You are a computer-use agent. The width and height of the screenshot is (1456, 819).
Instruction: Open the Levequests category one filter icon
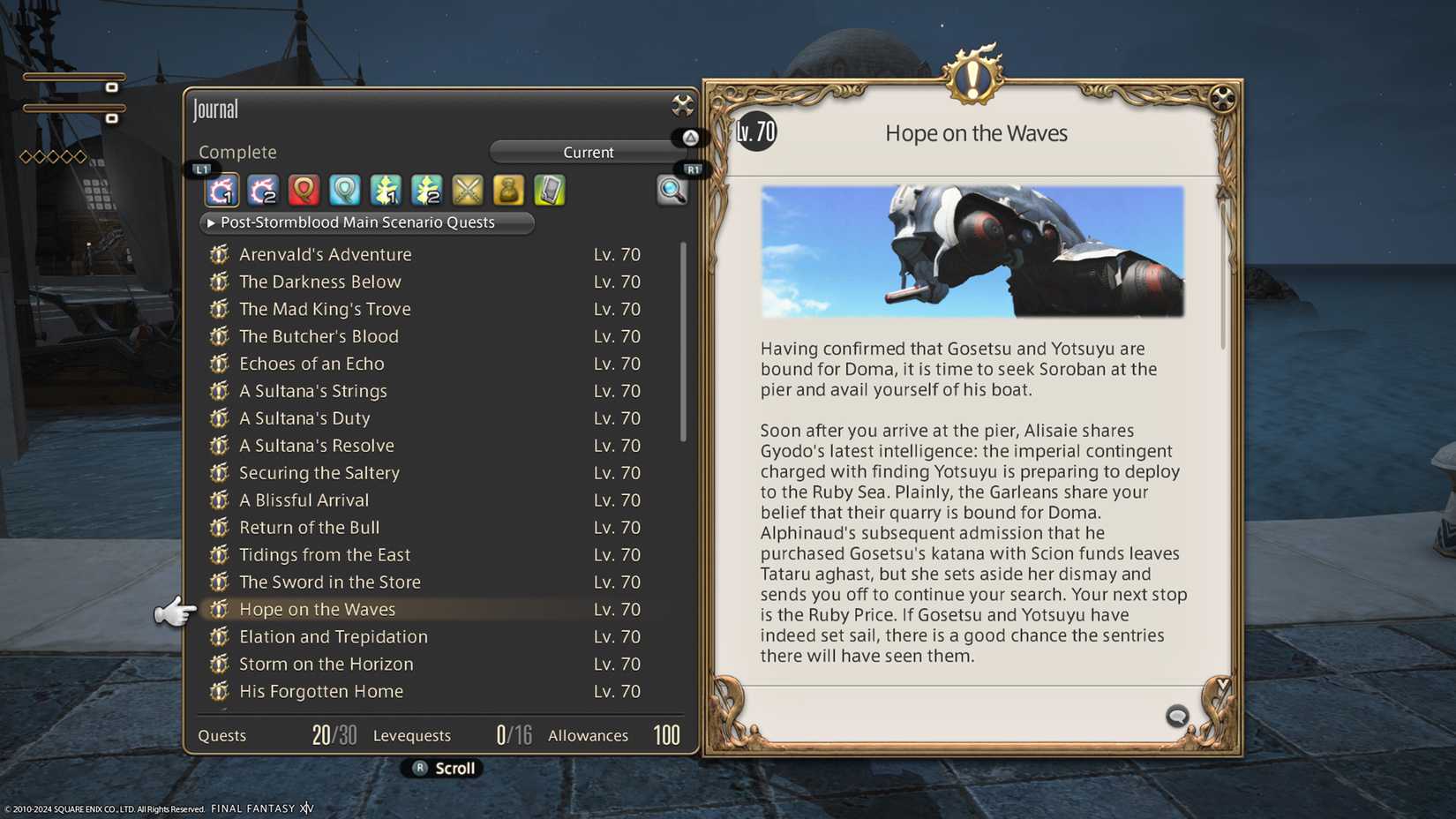tap(386, 190)
